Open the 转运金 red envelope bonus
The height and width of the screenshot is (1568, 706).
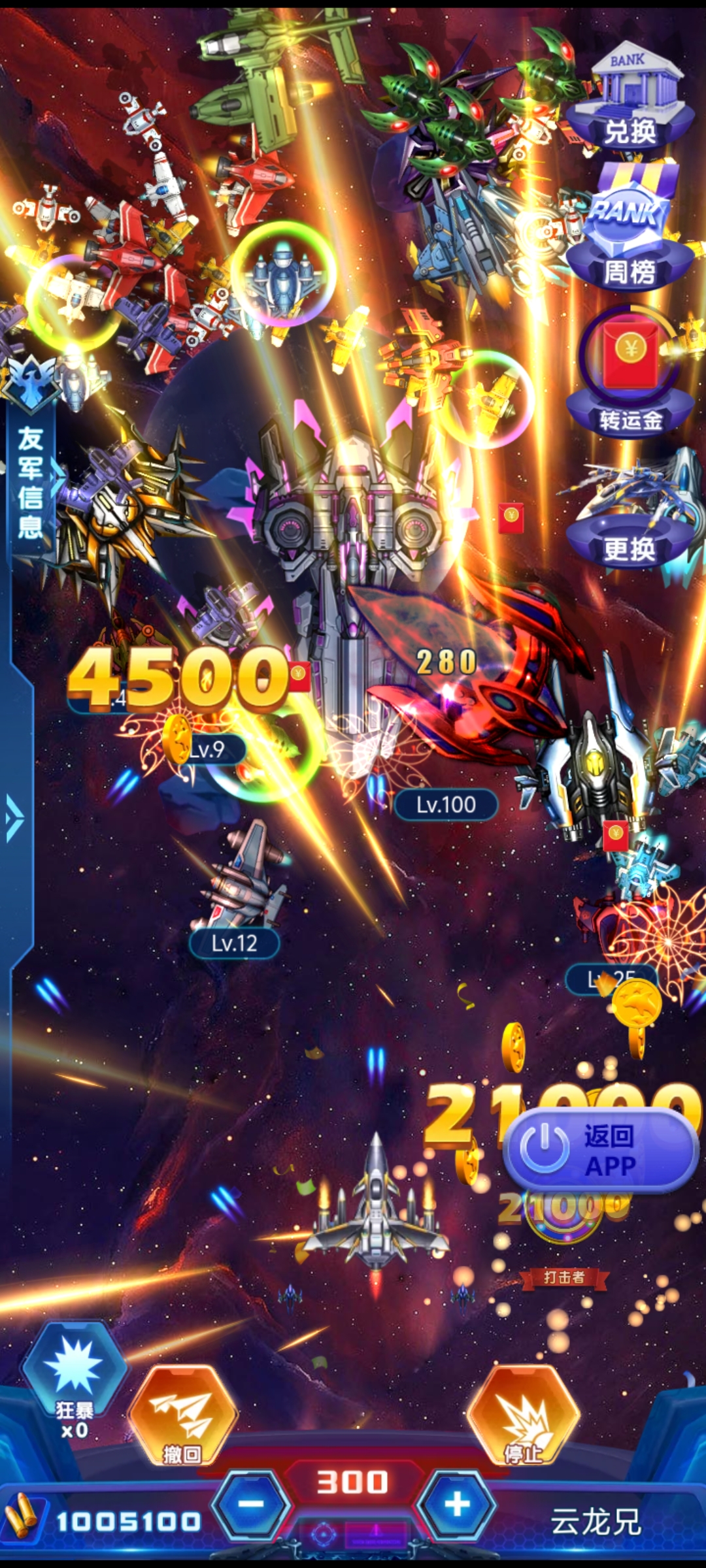(630, 372)
